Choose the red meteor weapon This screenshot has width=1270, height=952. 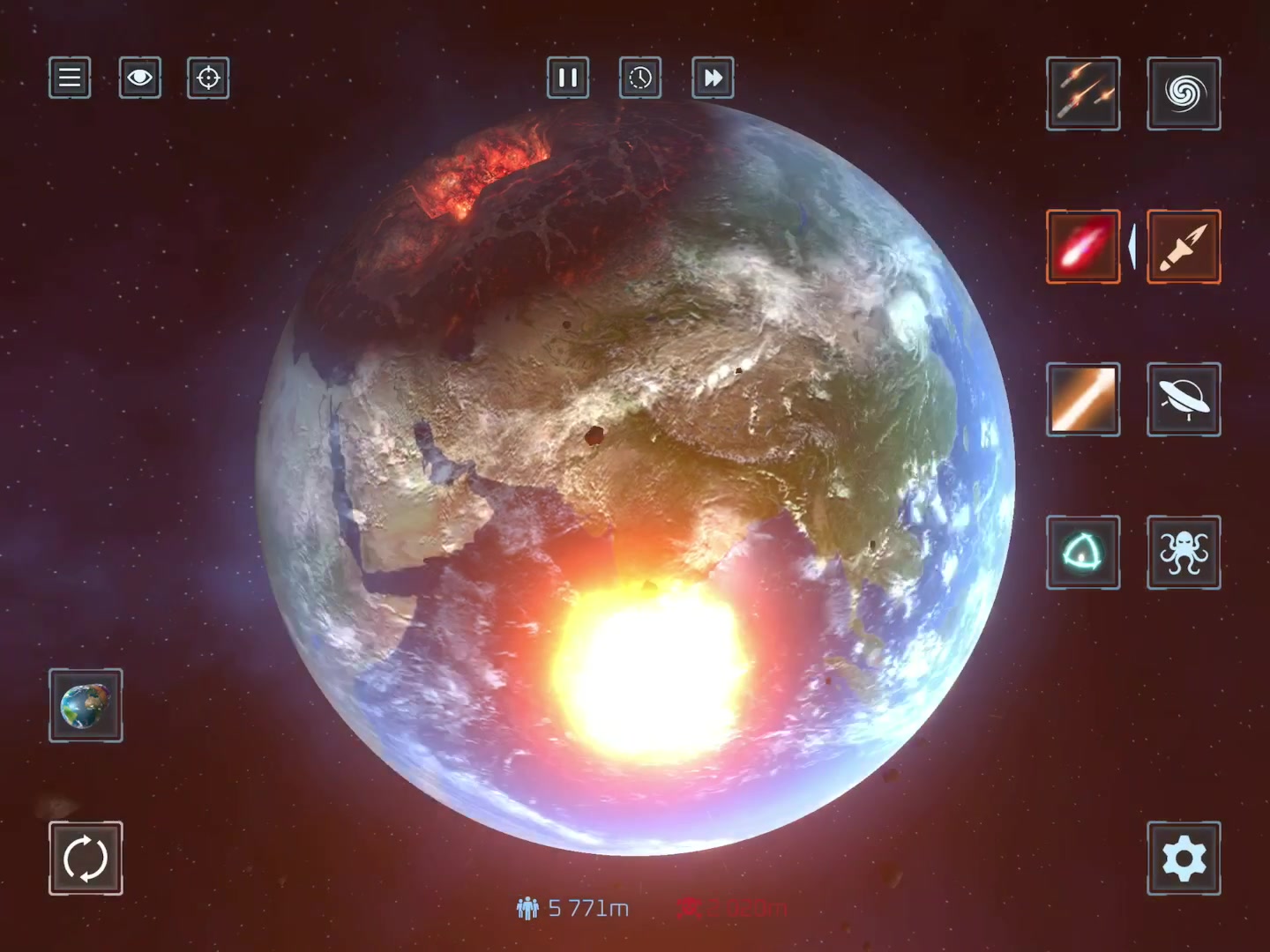(x=1083, y=246)
